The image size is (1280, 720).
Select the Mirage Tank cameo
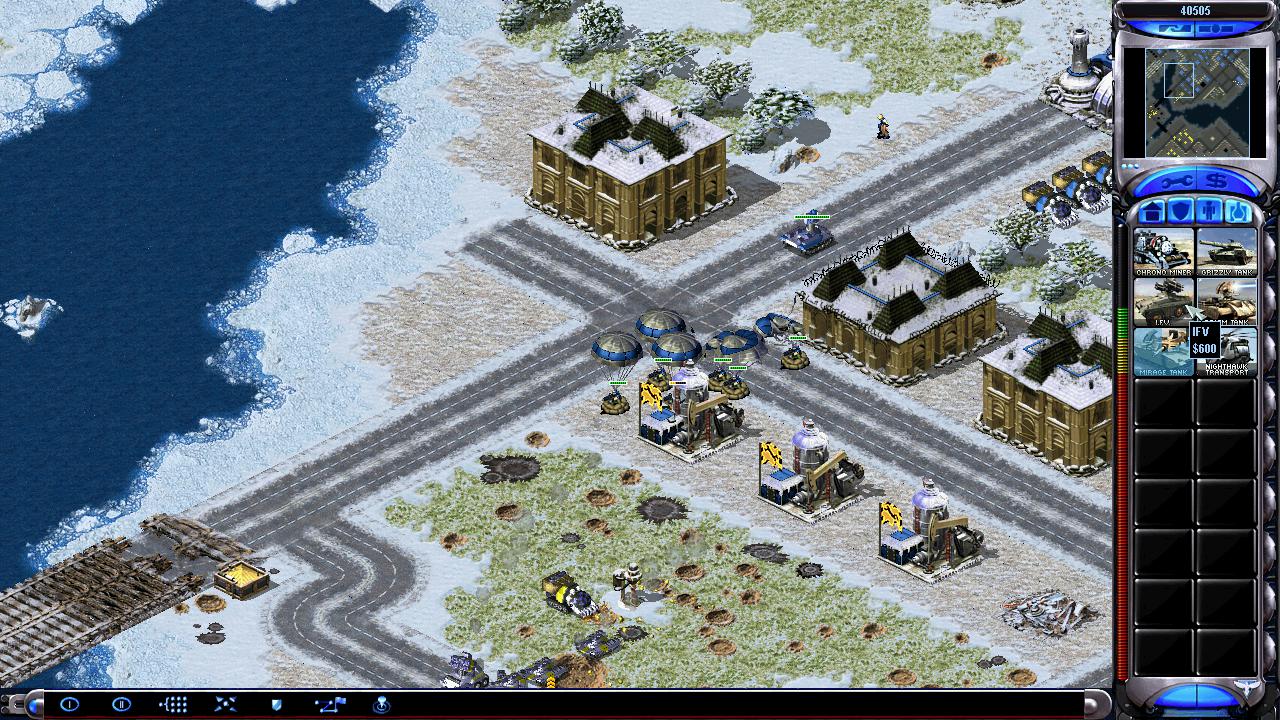[1163, 351]
